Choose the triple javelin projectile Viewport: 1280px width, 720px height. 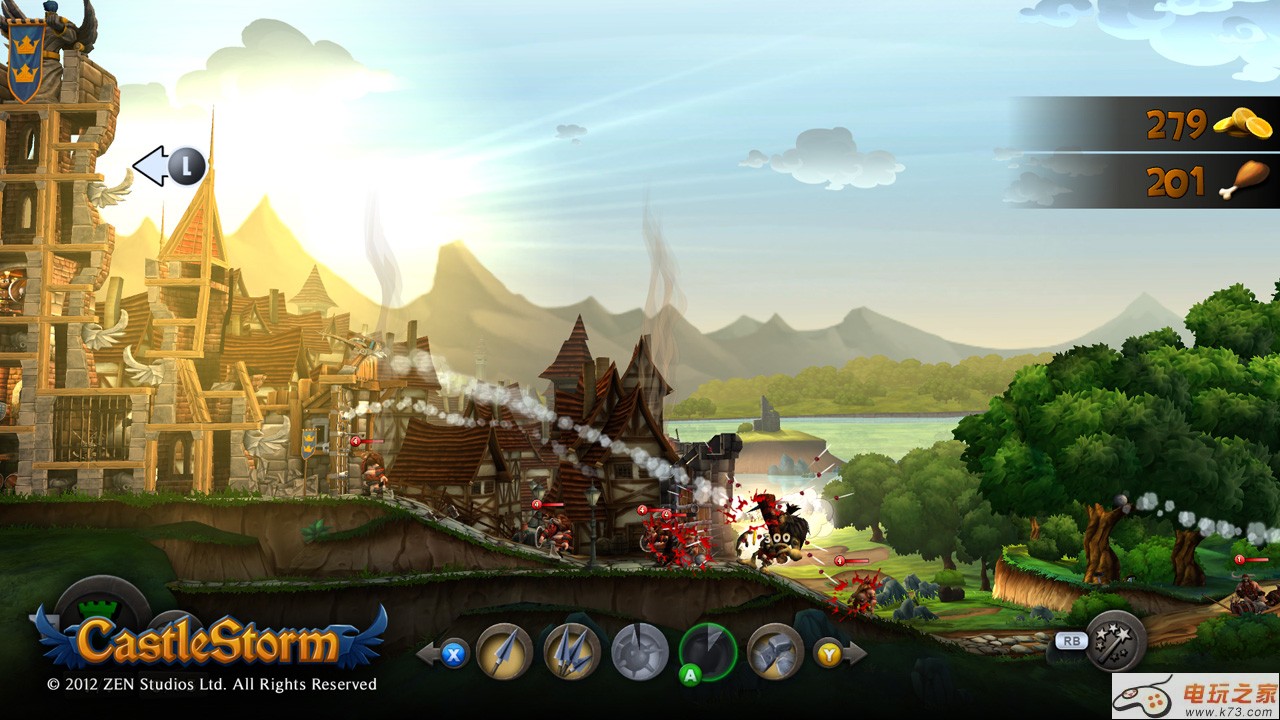click(572, 651)
